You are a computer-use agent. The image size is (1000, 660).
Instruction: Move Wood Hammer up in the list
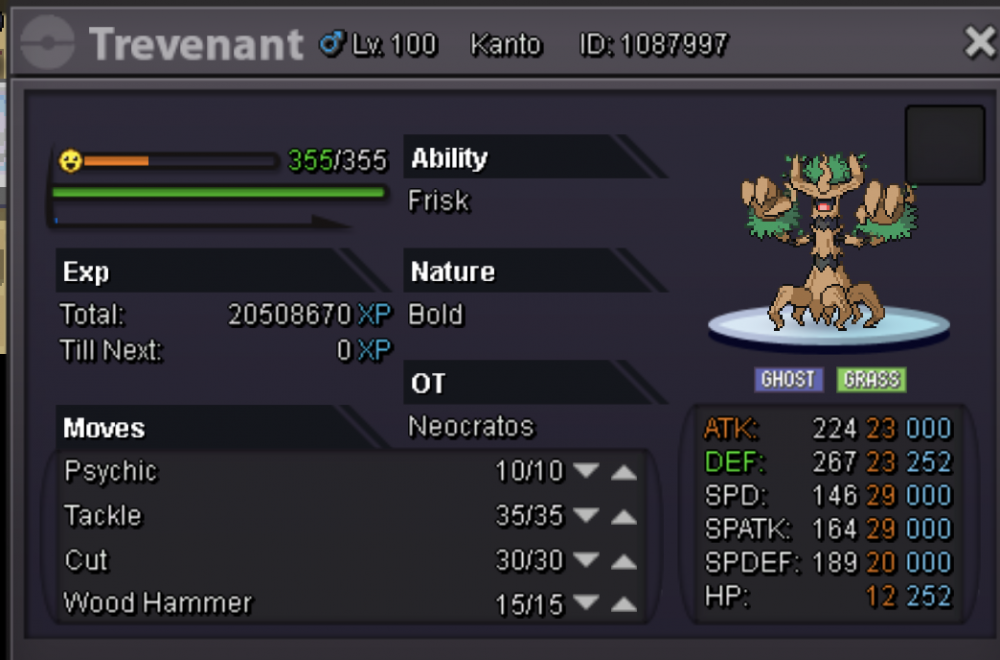pos(623,605)
